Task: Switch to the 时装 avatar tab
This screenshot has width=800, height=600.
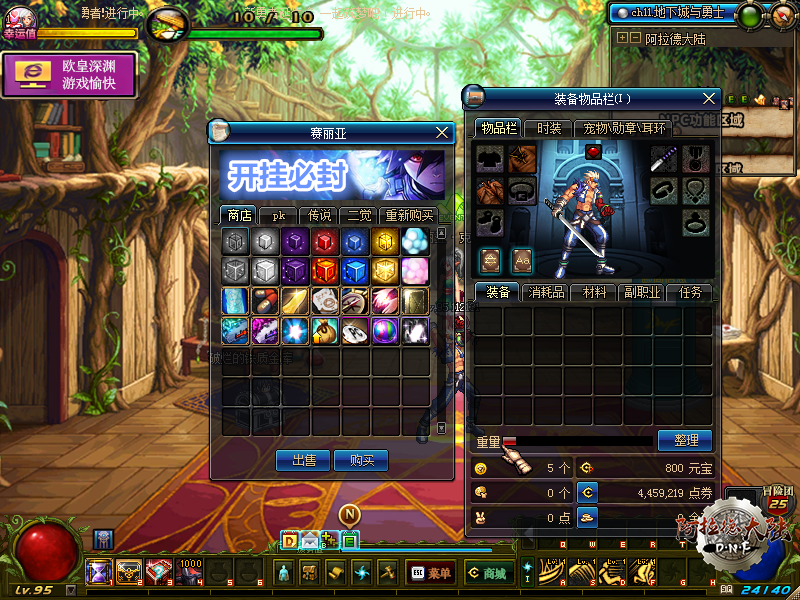Action: click(x=549, y=128)
